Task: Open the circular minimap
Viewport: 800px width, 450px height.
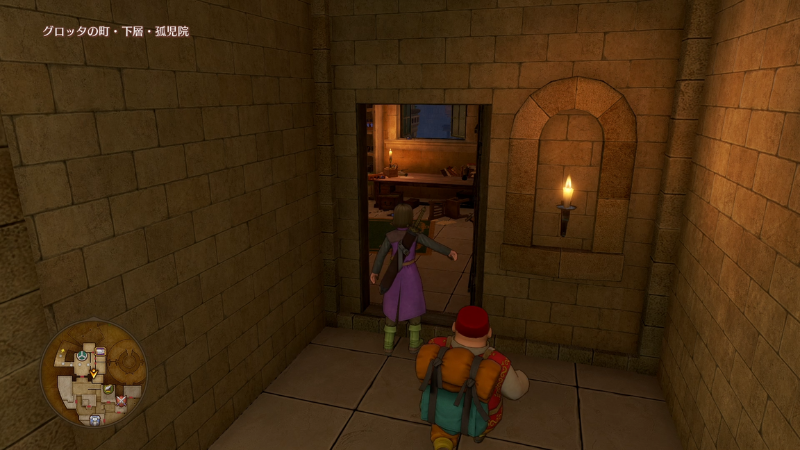Action: point(93,373)
